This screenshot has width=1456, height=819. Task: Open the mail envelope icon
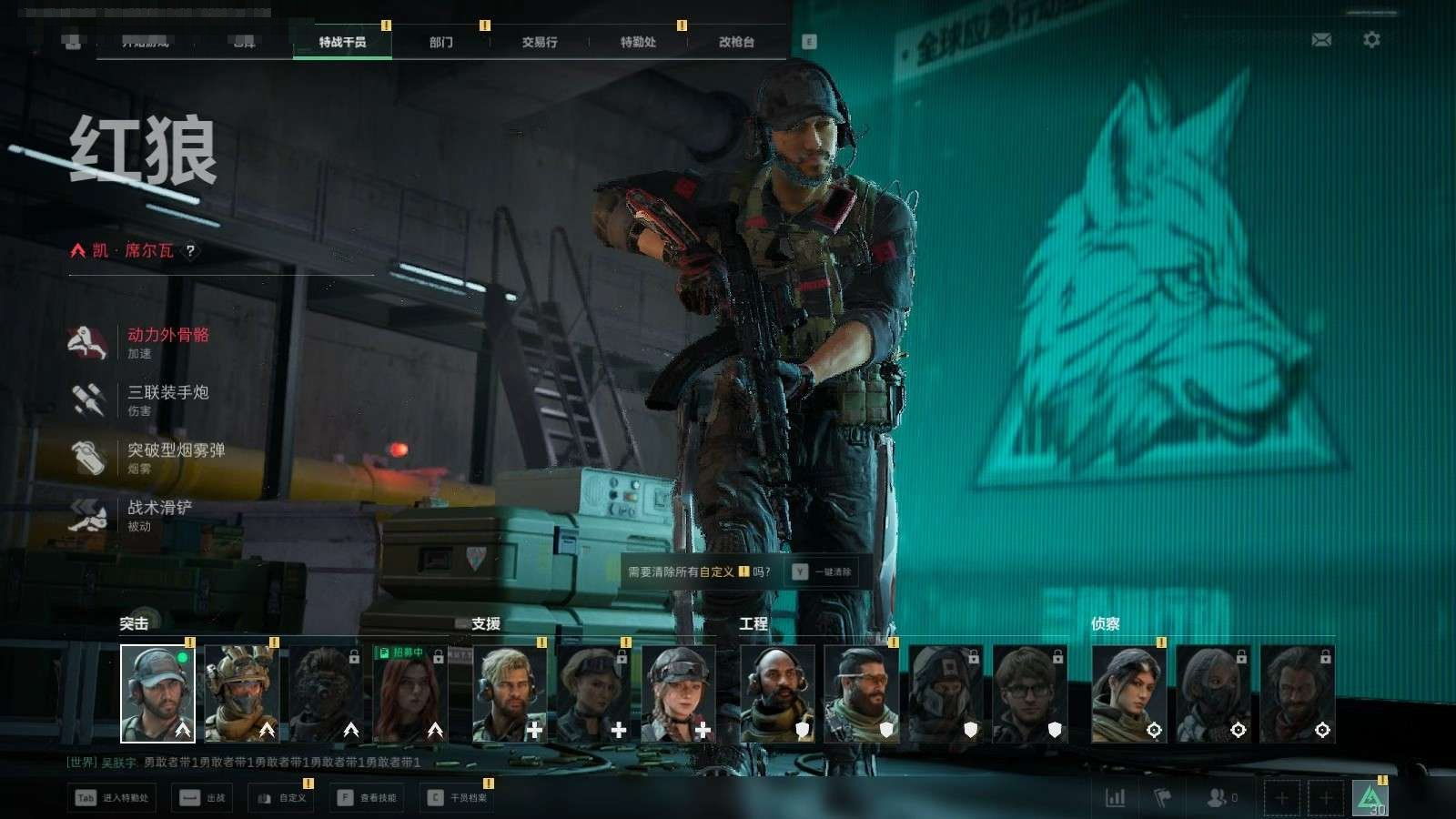pos(1321,40)
